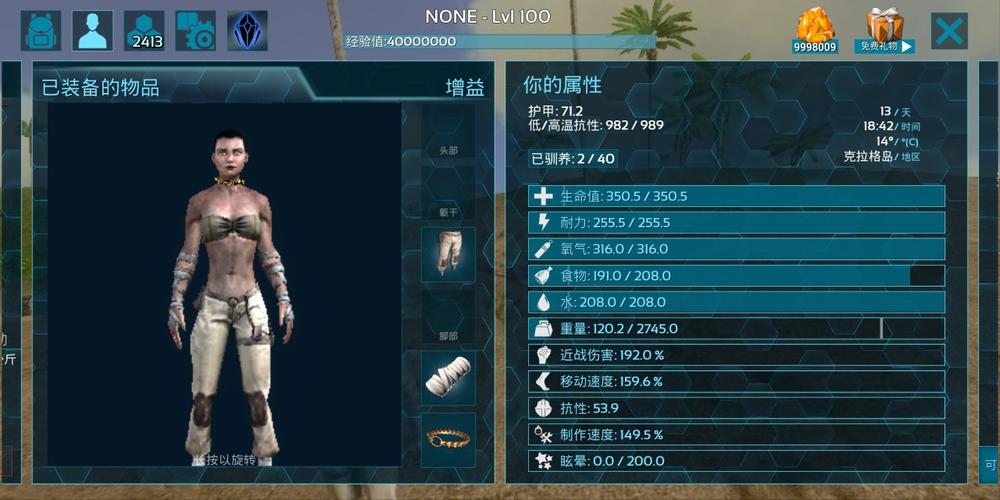Image resolution: width=1000 pixels, height=500 pixels.
Task: Select the weight stat row
Action: [736, 328]
